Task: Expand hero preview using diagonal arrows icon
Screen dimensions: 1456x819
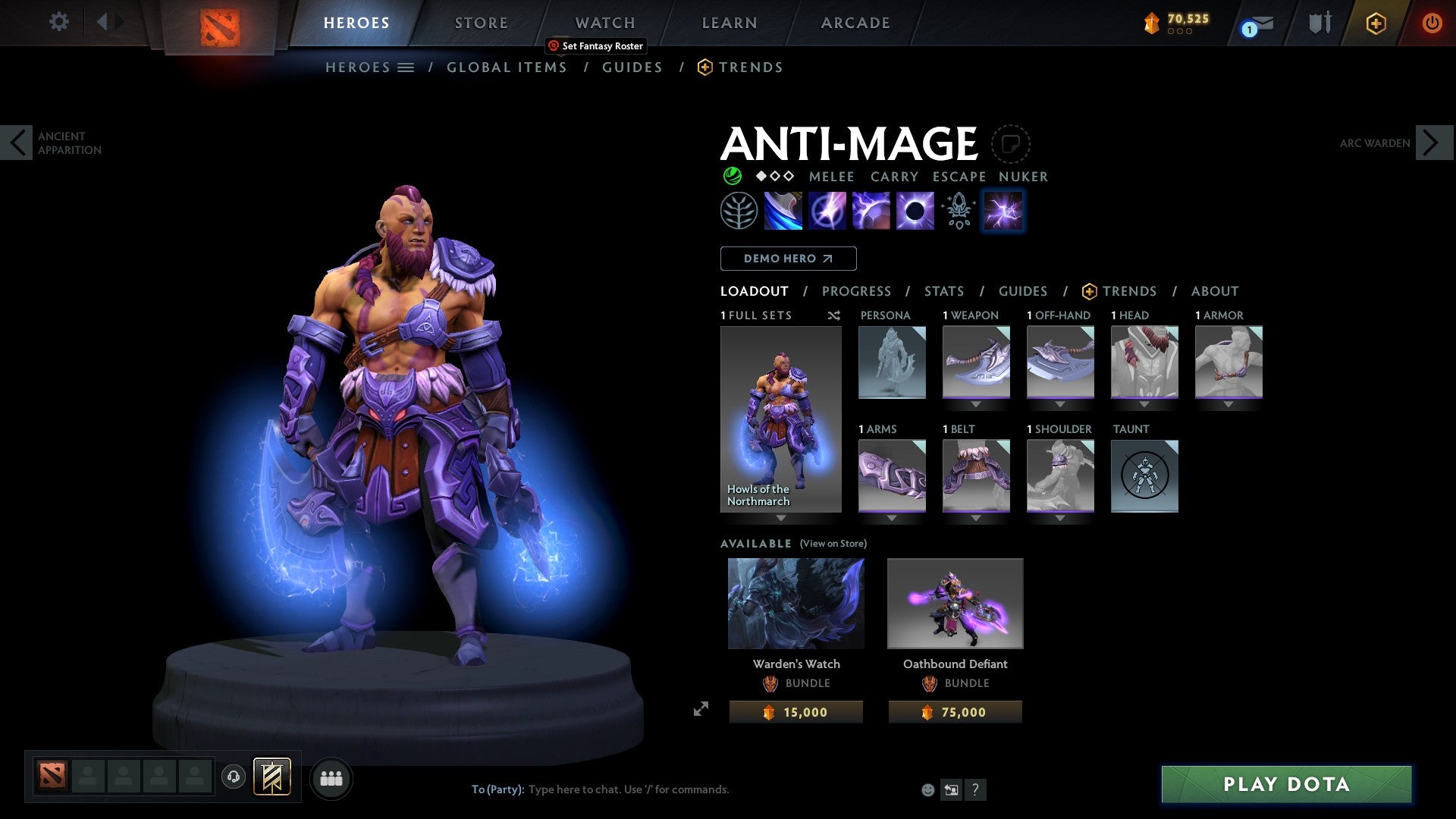Action: 701,710
